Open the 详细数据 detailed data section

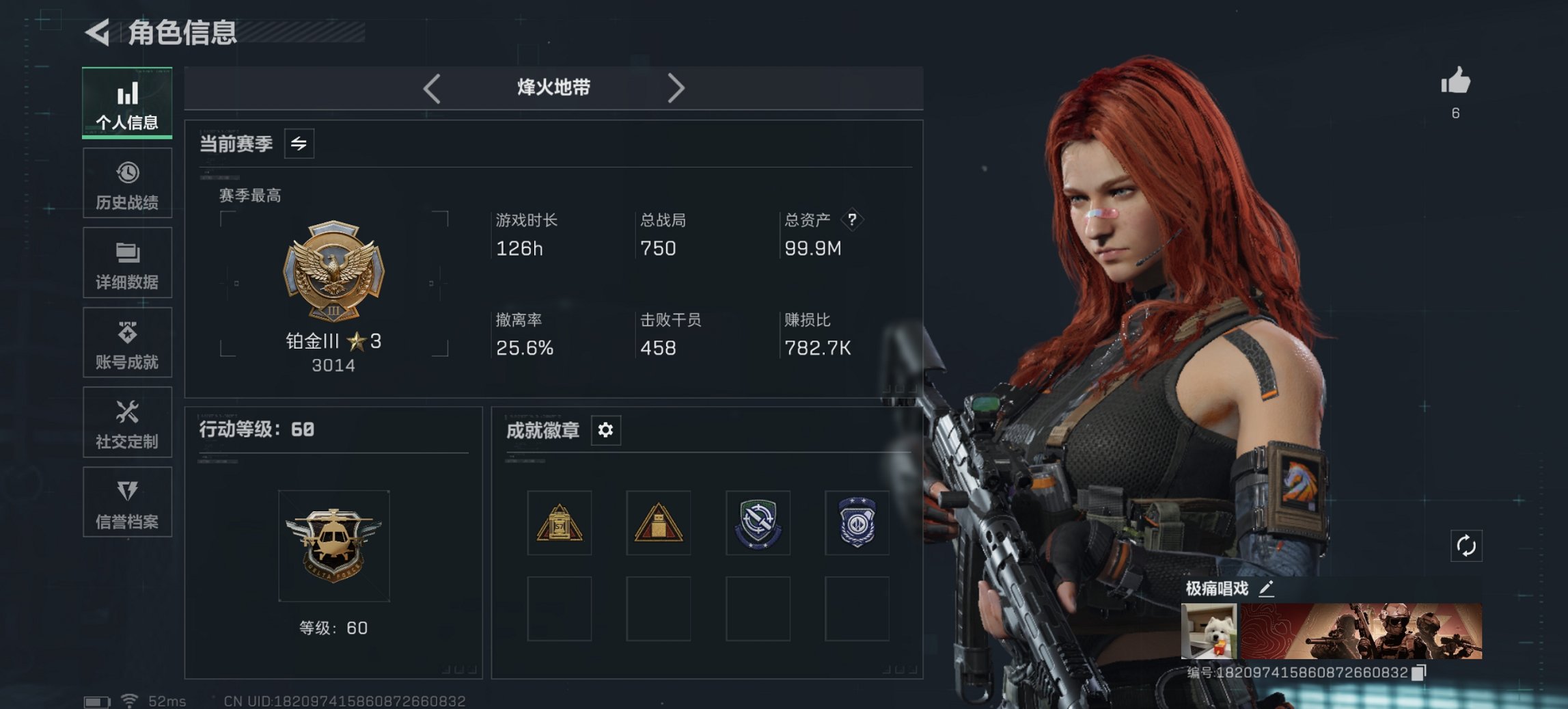[x=127, y=263]
